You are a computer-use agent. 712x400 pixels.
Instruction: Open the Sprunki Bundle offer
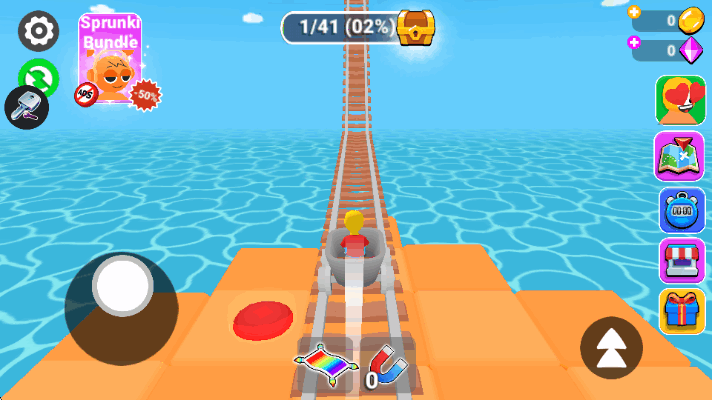111,60
